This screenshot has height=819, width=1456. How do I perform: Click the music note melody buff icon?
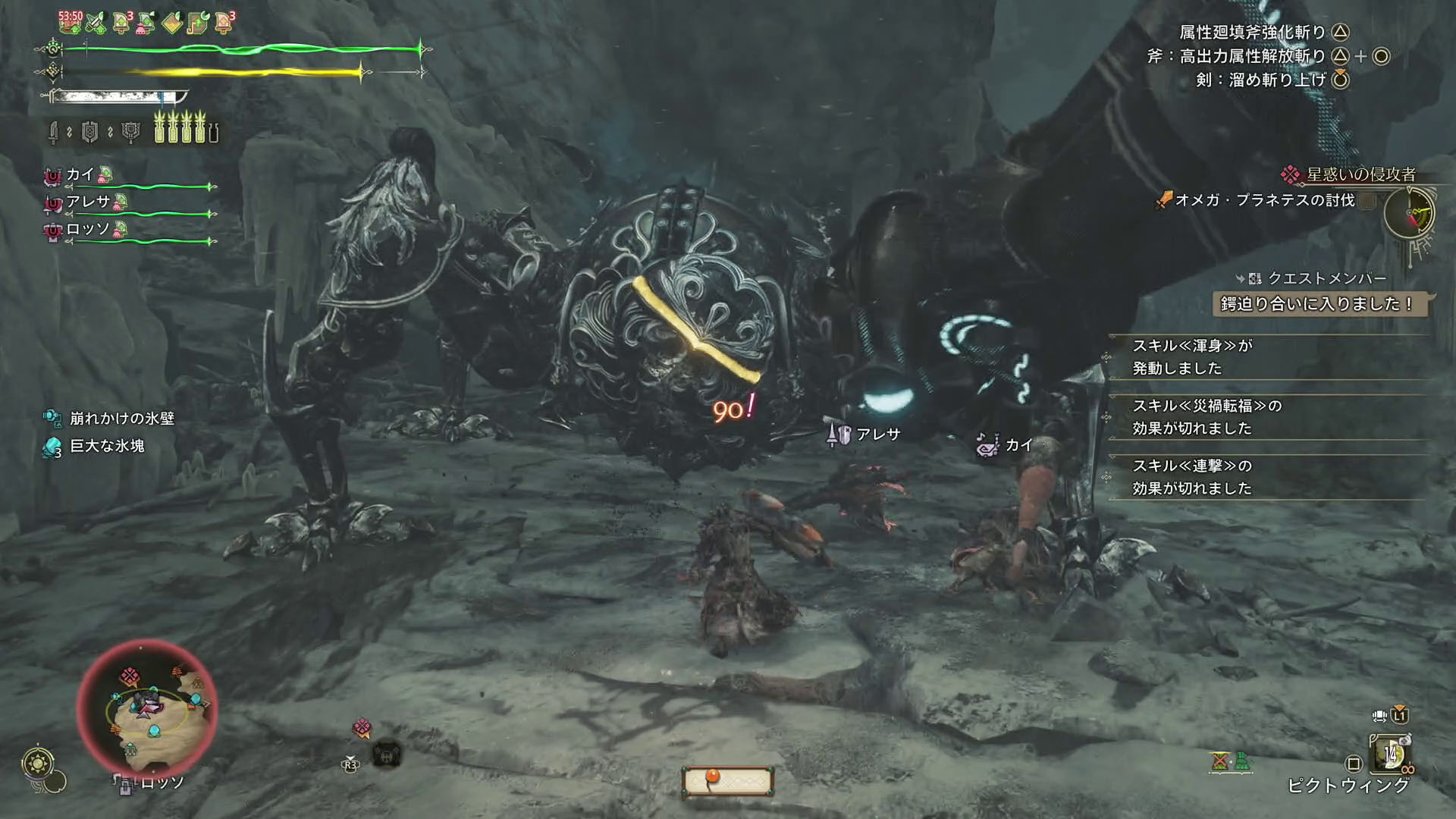pyautogui.click(x=197, y=24)
